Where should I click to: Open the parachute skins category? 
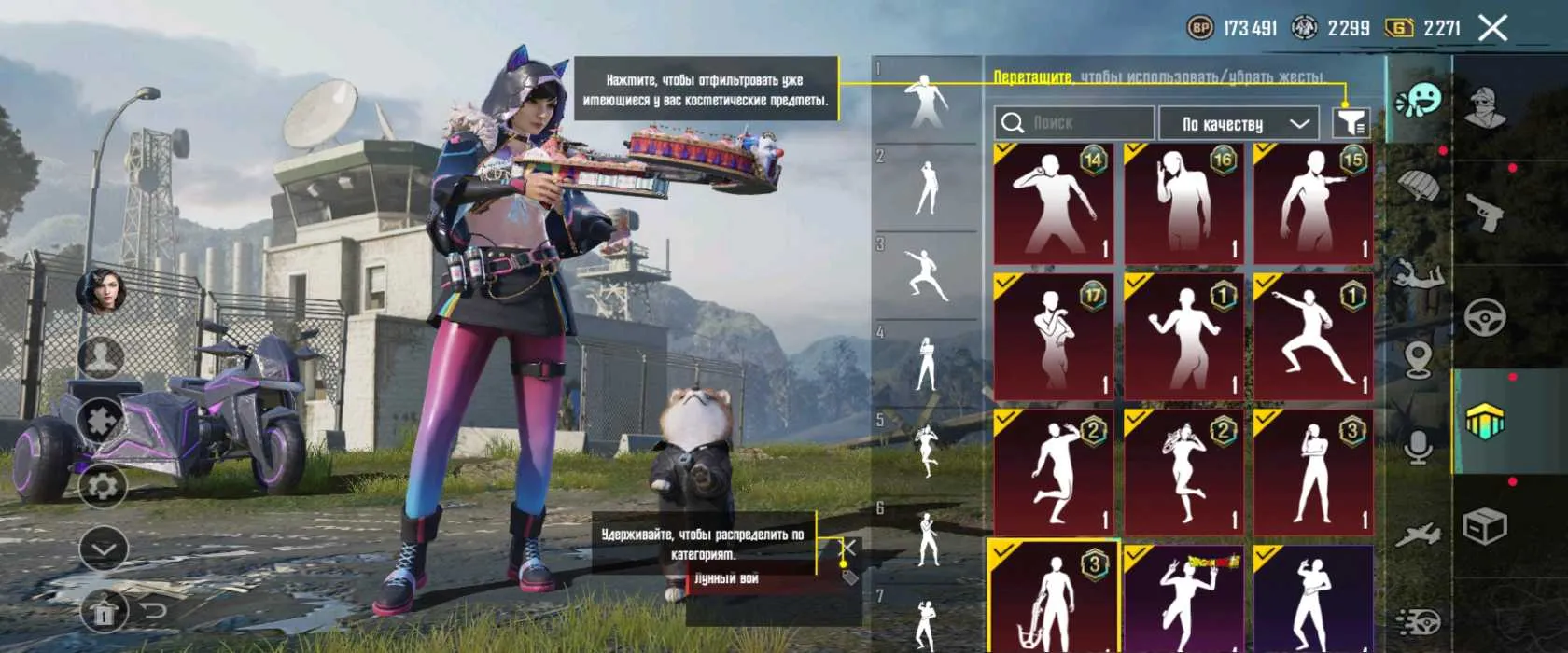(x=1420, y=186)
